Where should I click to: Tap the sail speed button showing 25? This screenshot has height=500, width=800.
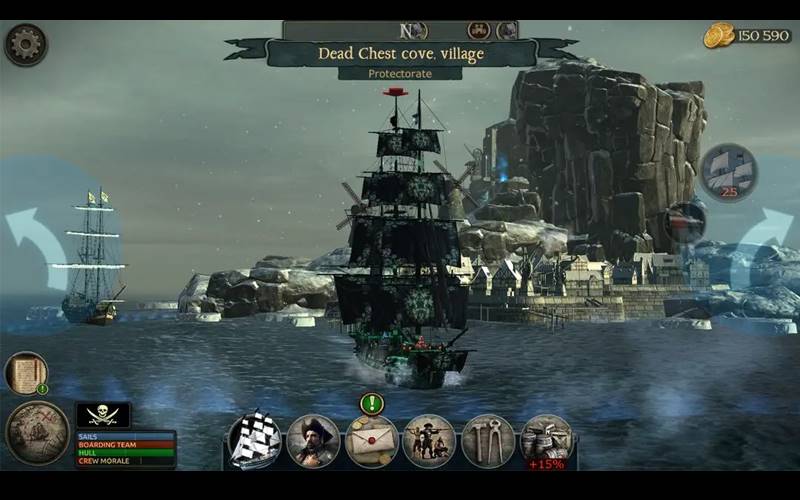[728, 170]
